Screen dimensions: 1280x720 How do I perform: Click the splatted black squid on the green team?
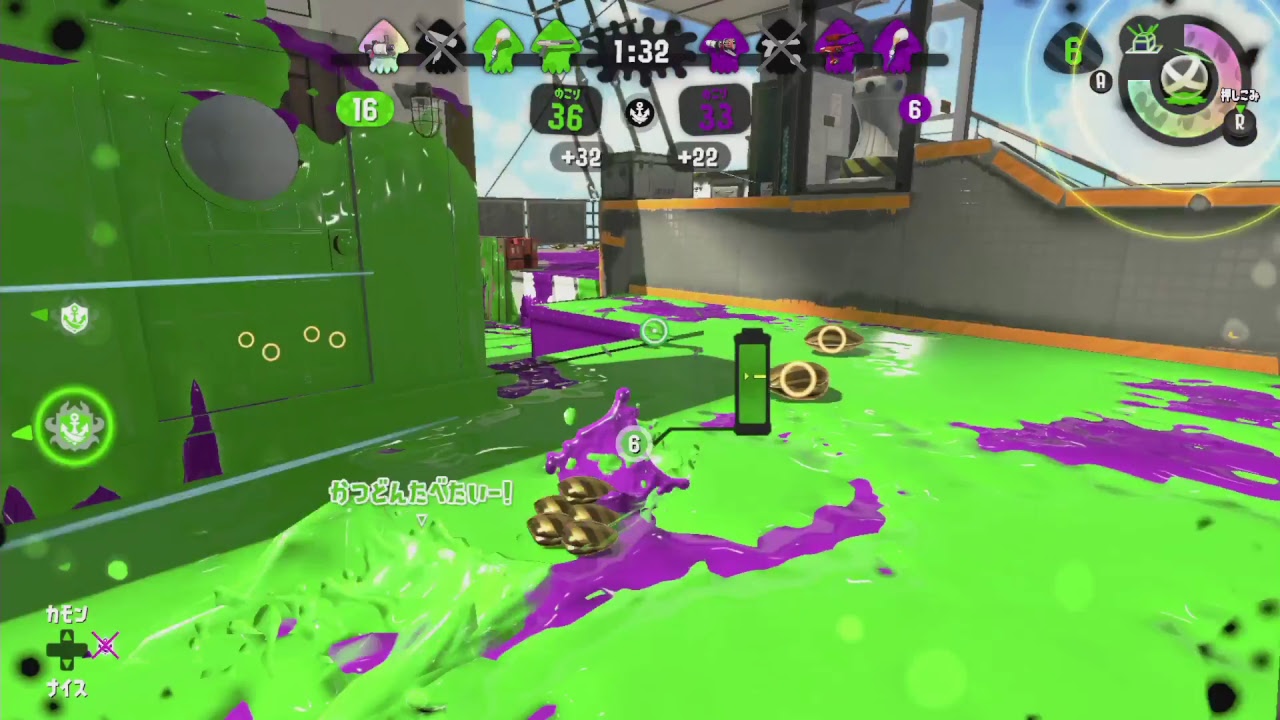pyautogui.click(x=441, y=46)
